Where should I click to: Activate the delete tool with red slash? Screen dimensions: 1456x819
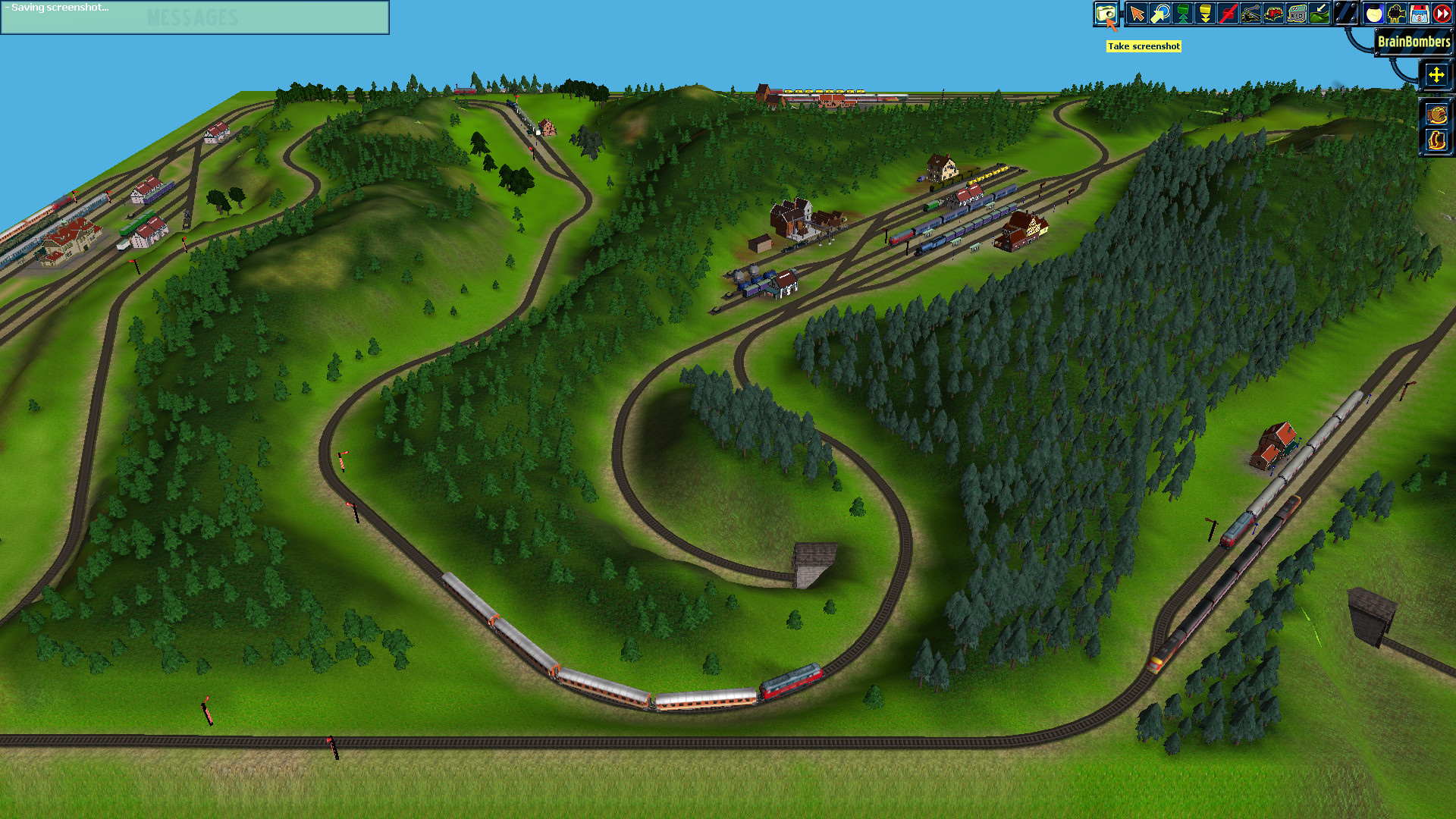[x=1228, y=13]
